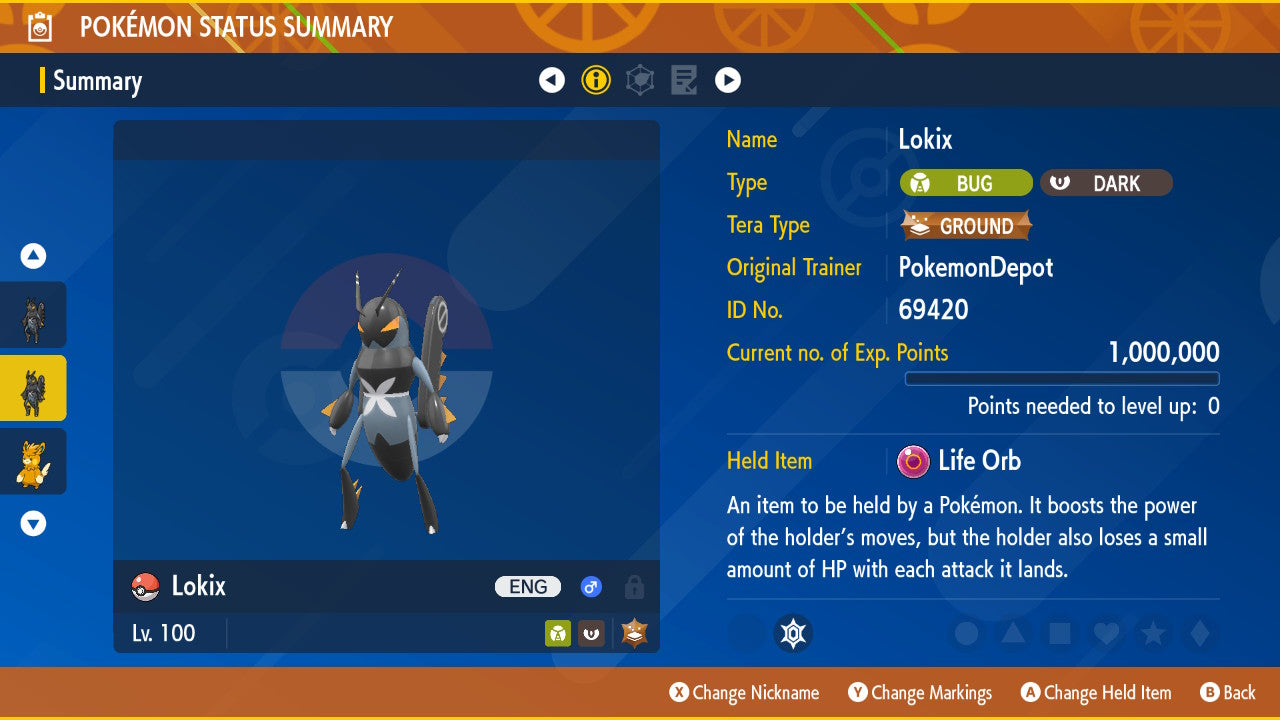Choose the currently highlighted Lokix thumbnail

tap(33, 388)
